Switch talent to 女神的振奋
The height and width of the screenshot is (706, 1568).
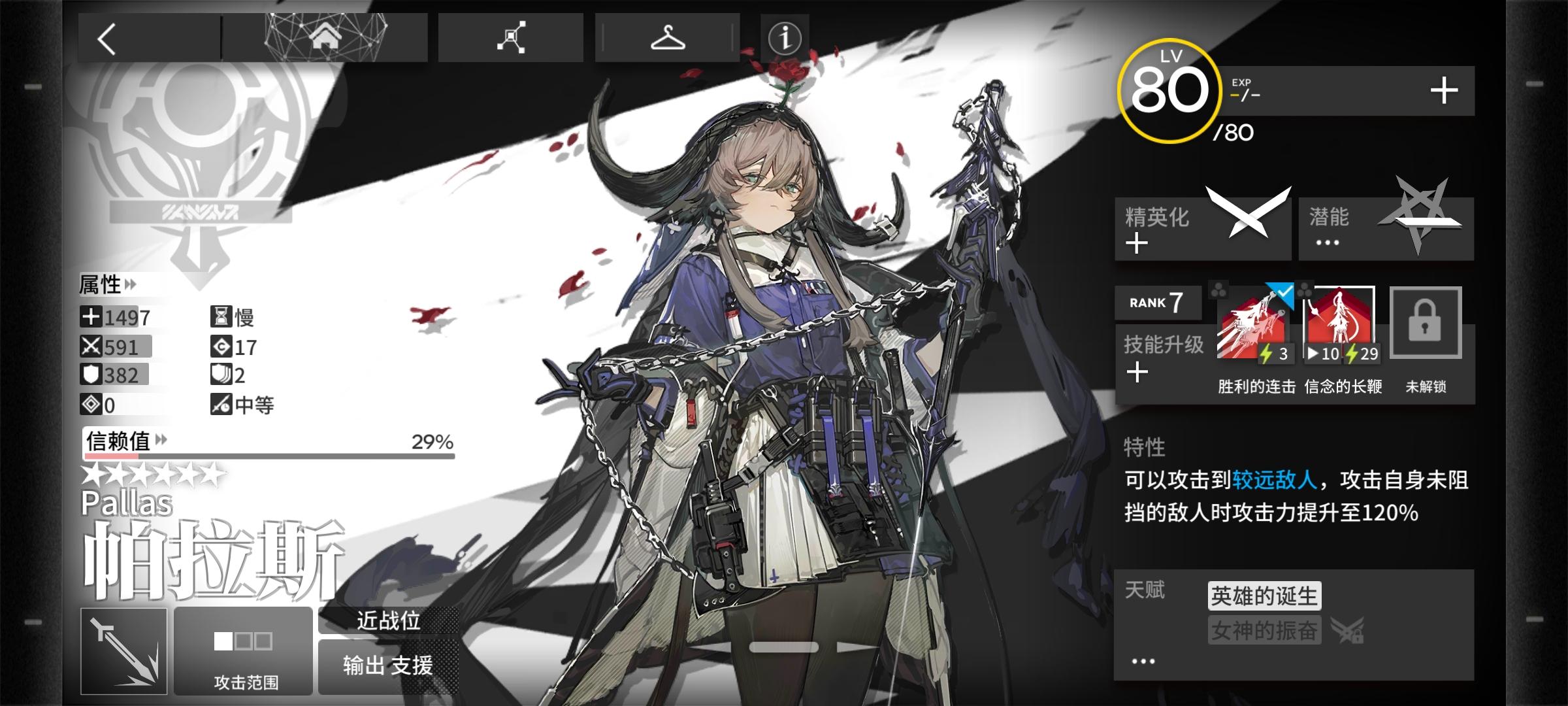(1264, 629)
